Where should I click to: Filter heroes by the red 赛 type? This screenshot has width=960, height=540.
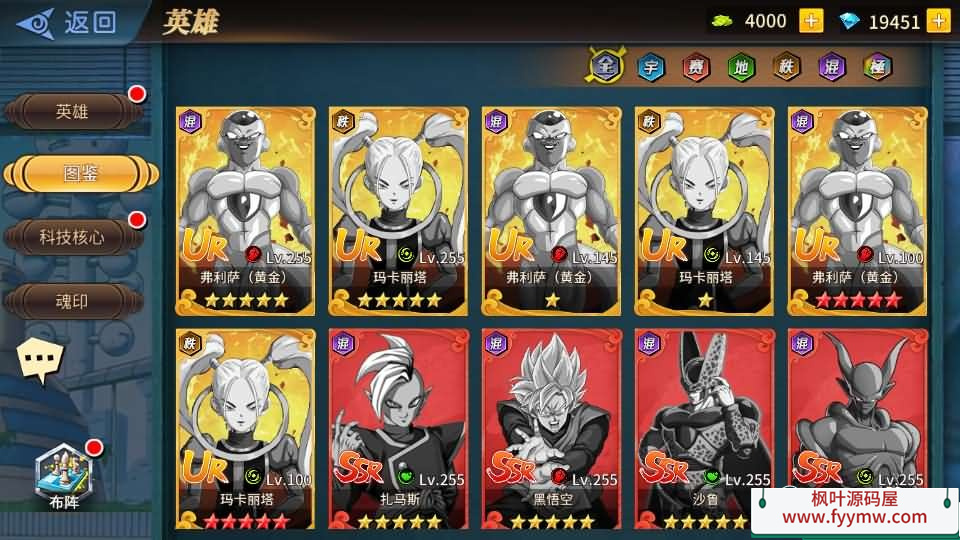point(696,67)
